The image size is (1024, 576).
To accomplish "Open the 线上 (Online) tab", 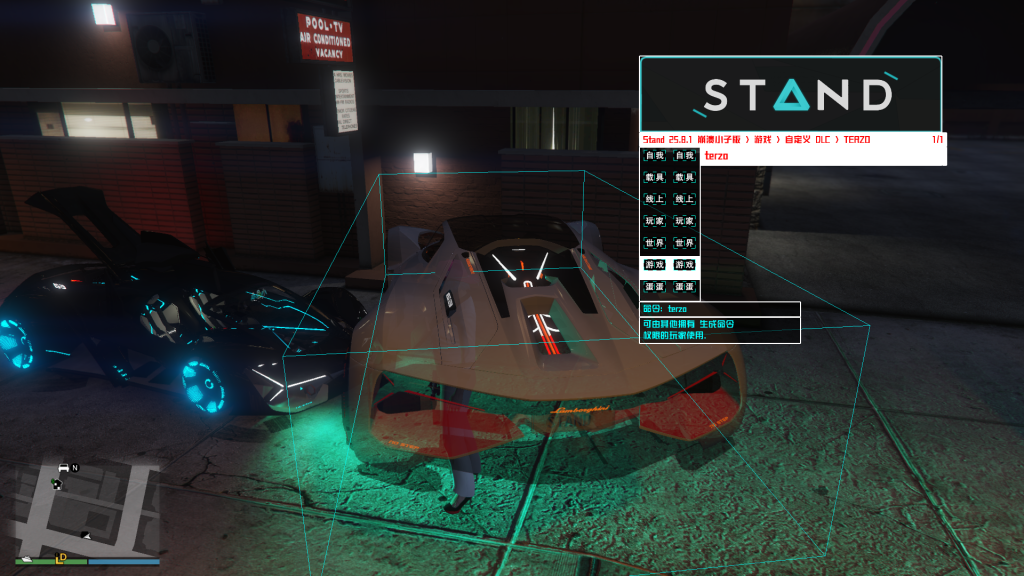I will (x=670, y=200).
